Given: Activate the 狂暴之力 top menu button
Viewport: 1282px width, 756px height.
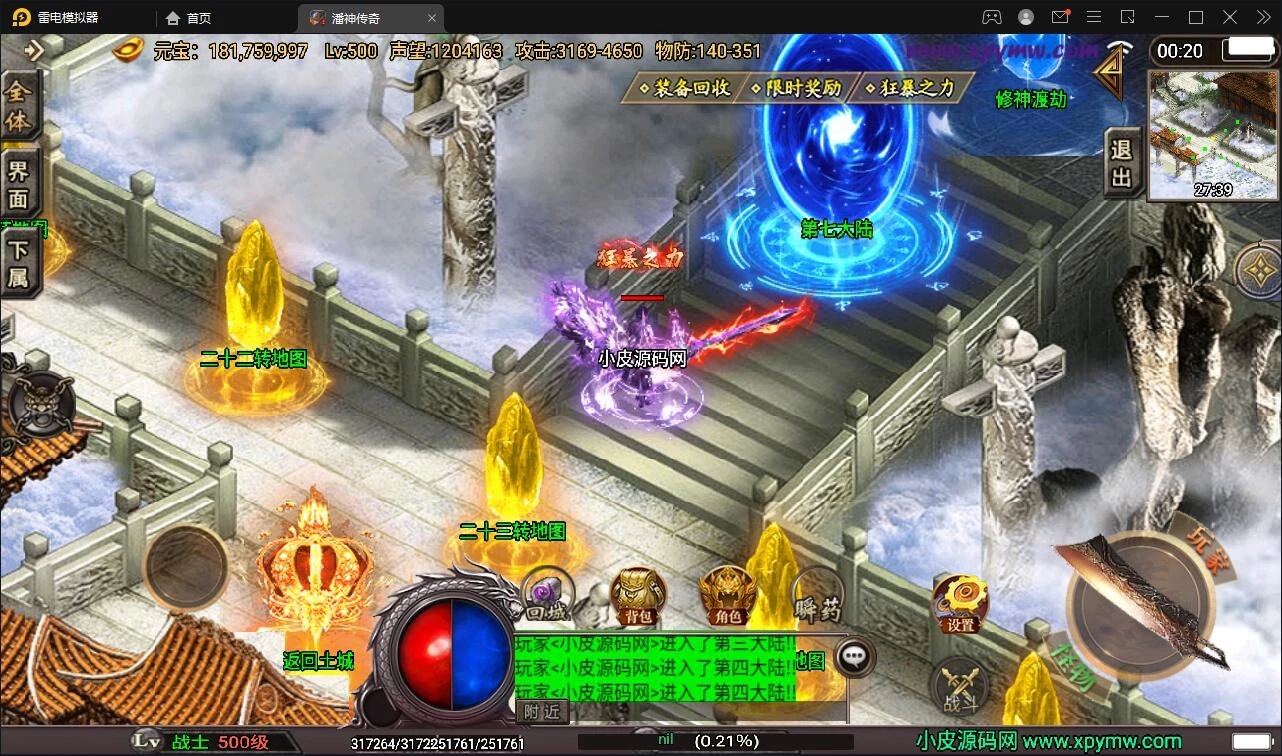Looking at the screenshot, I should 912,89.
